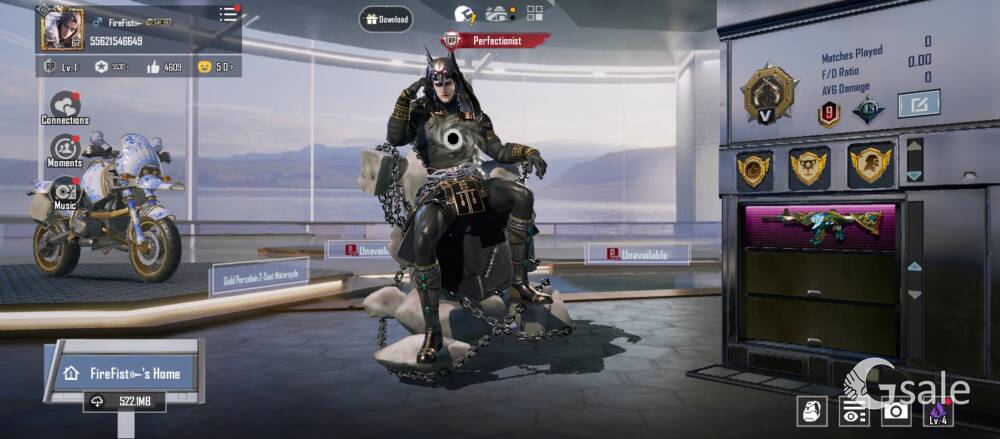Open Connections
Image resolution: width=1000 pixels, height=439 pixels.
[x=65, y=107]
